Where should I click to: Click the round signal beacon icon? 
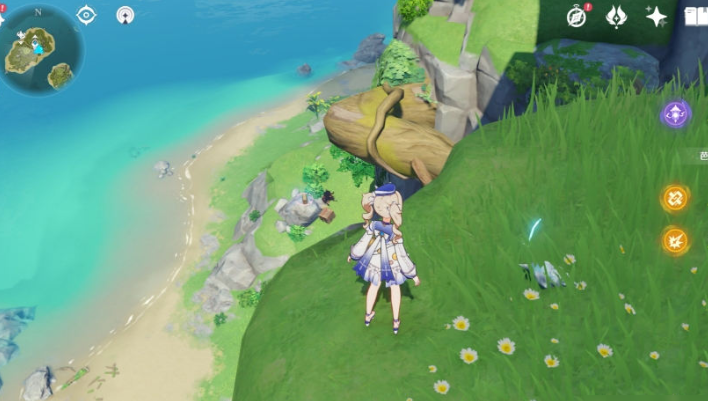coord(125,15)
